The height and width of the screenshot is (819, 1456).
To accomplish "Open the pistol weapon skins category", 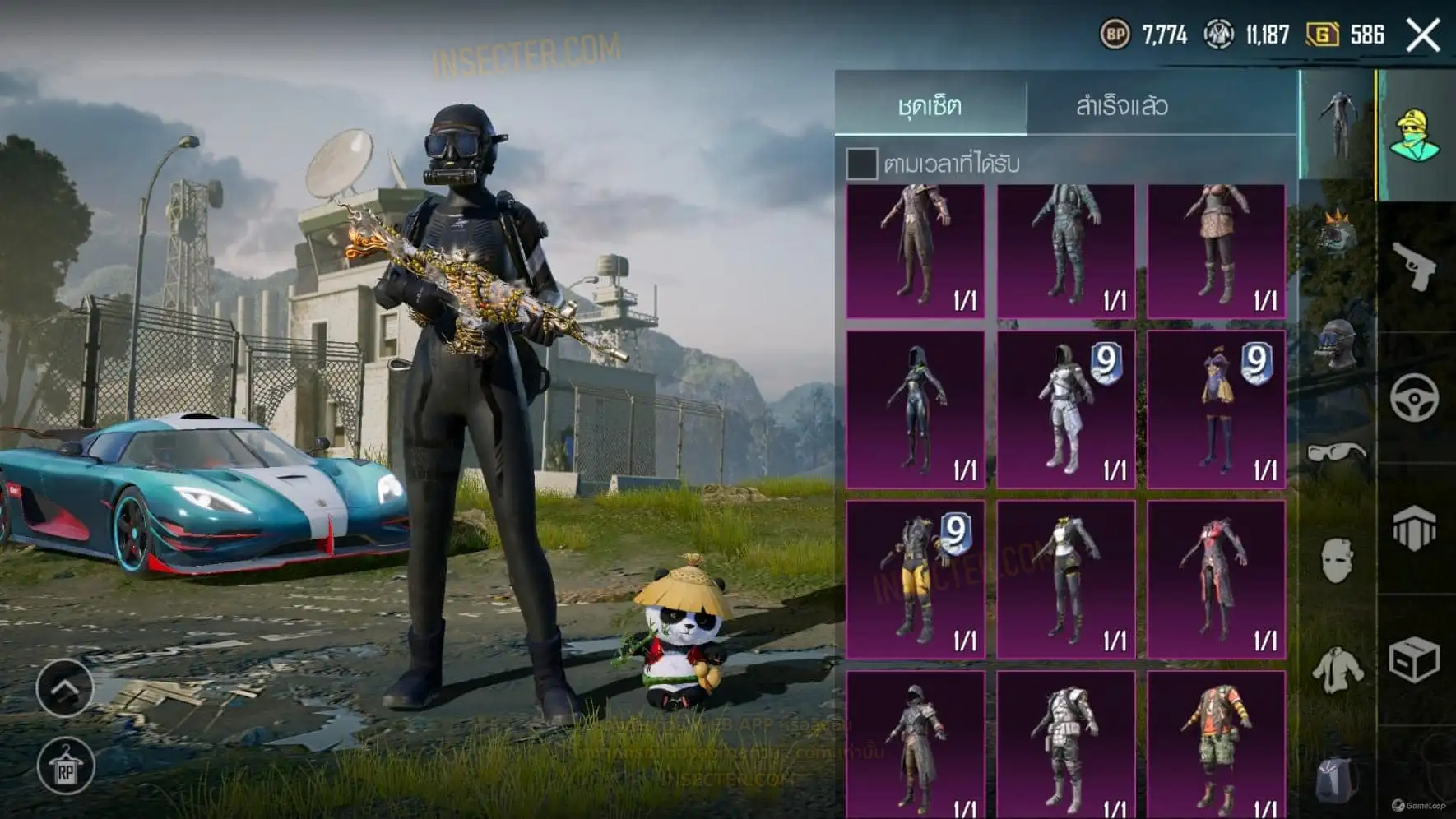I will coord(1414,266).
